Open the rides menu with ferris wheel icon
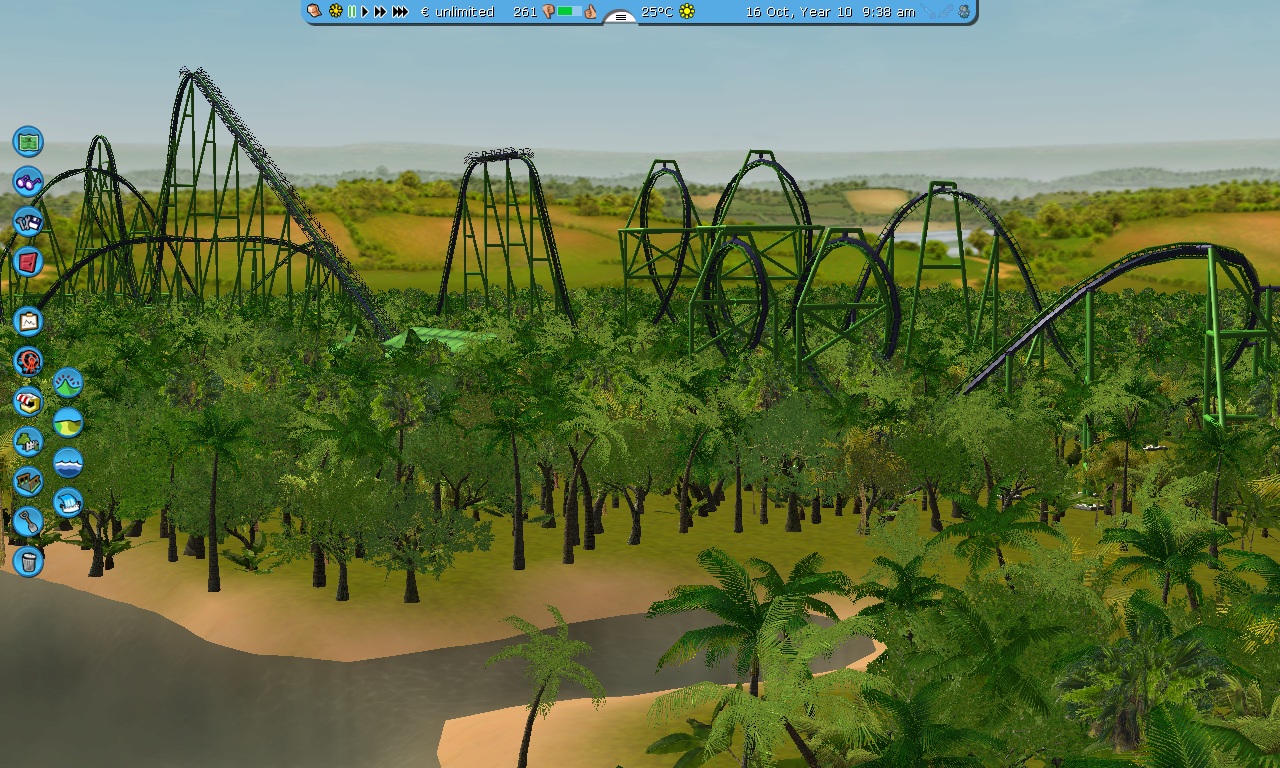Viewport: 1280px width, 768px height. tap(28, 361)
